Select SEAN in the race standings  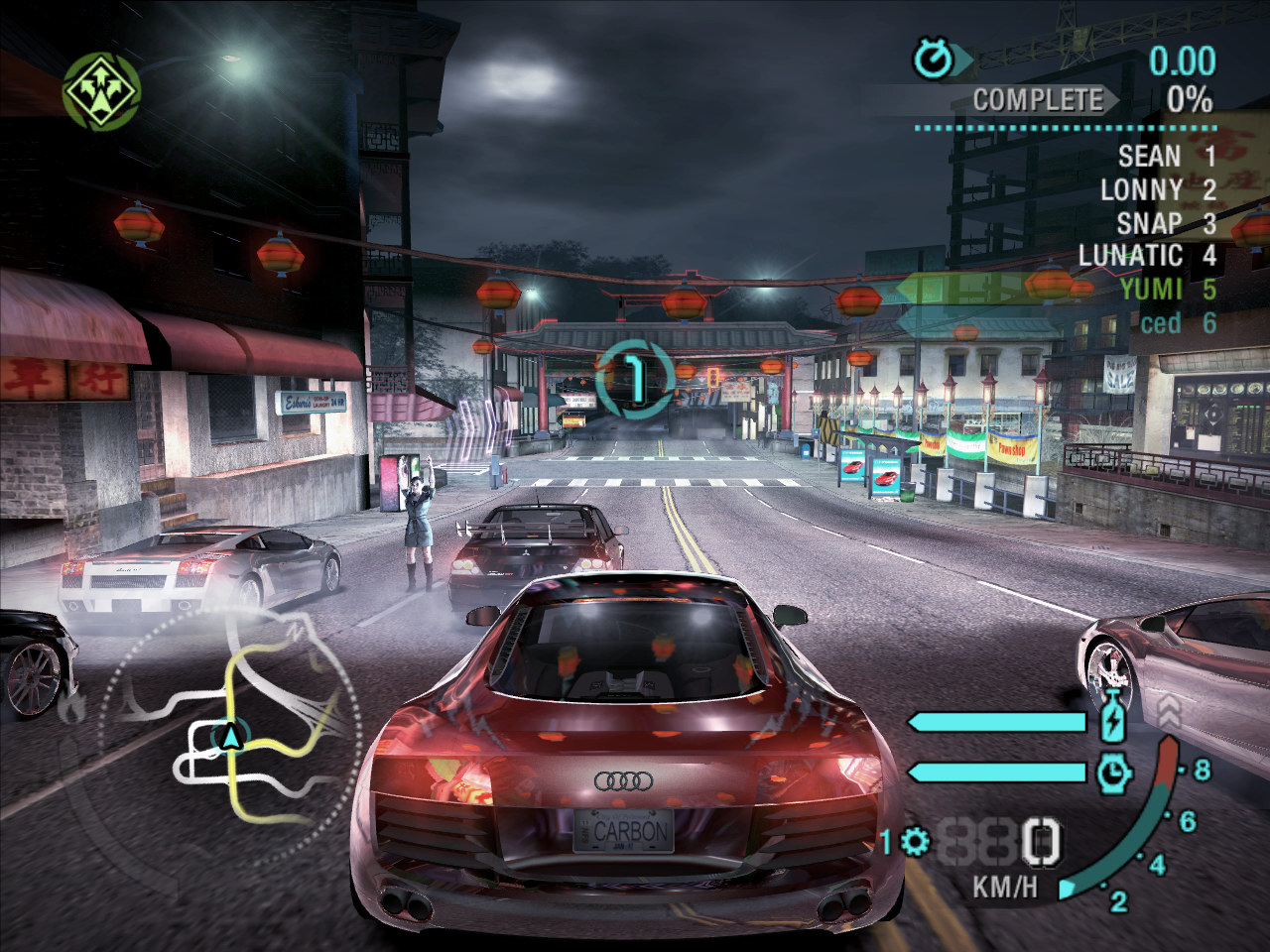click(1165, 156)
